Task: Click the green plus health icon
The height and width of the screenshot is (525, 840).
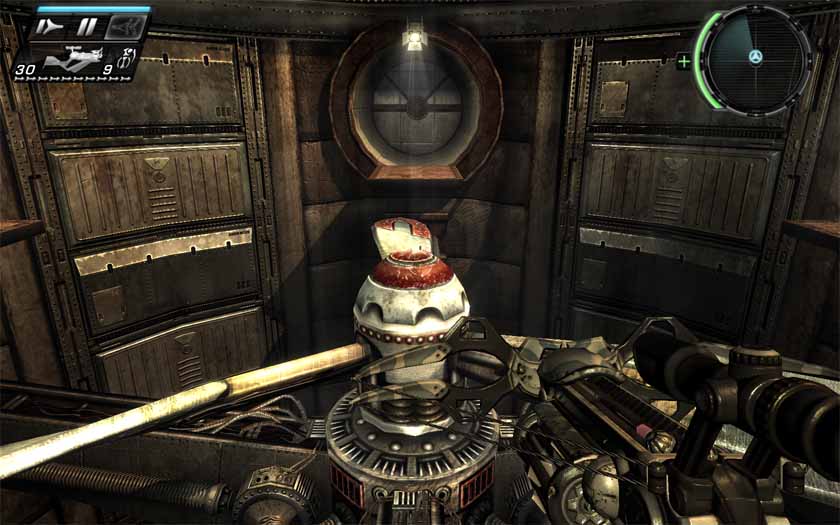Action: pos(684,61)
